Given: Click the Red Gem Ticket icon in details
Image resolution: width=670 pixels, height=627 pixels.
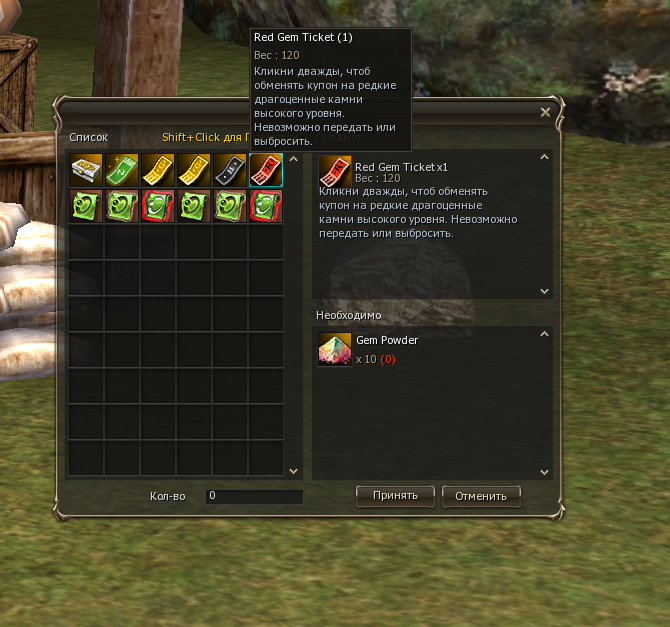Looking at the screenshot, I should tap(334, 173).
